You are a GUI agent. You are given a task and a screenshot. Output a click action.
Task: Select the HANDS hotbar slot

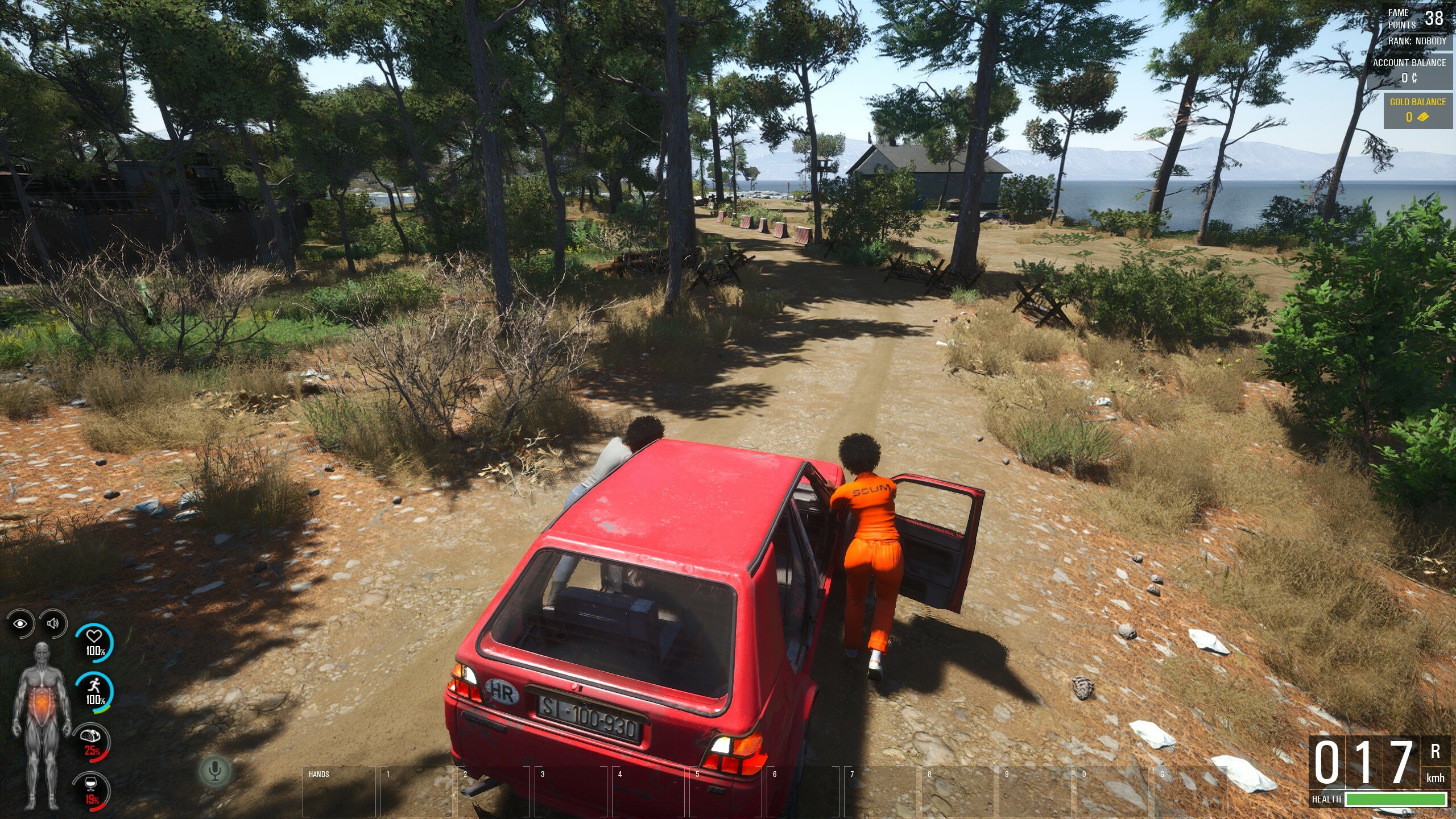339,792
